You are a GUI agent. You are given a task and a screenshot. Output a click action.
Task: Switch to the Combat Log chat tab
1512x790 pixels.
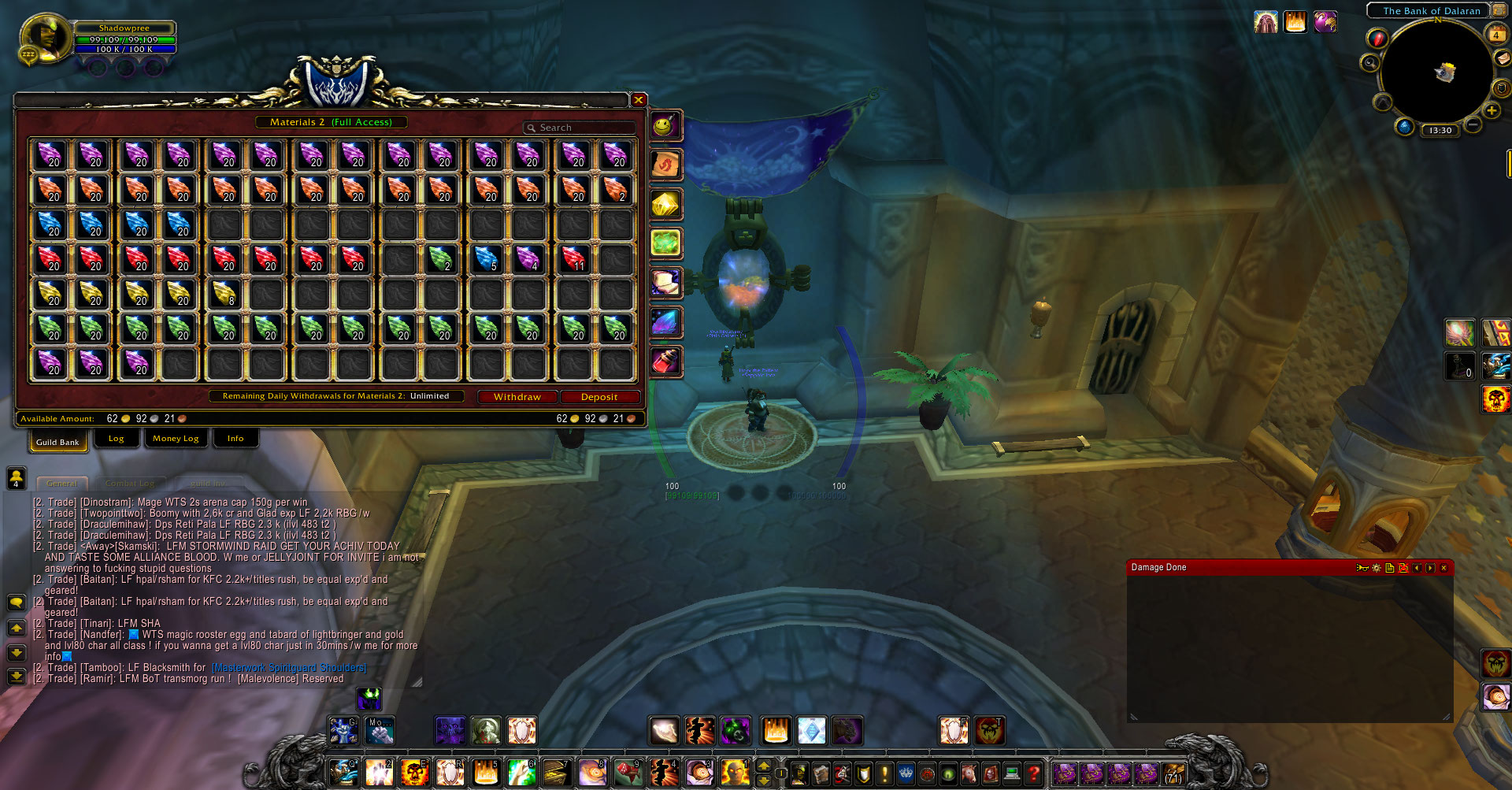(x=130, y=483)
